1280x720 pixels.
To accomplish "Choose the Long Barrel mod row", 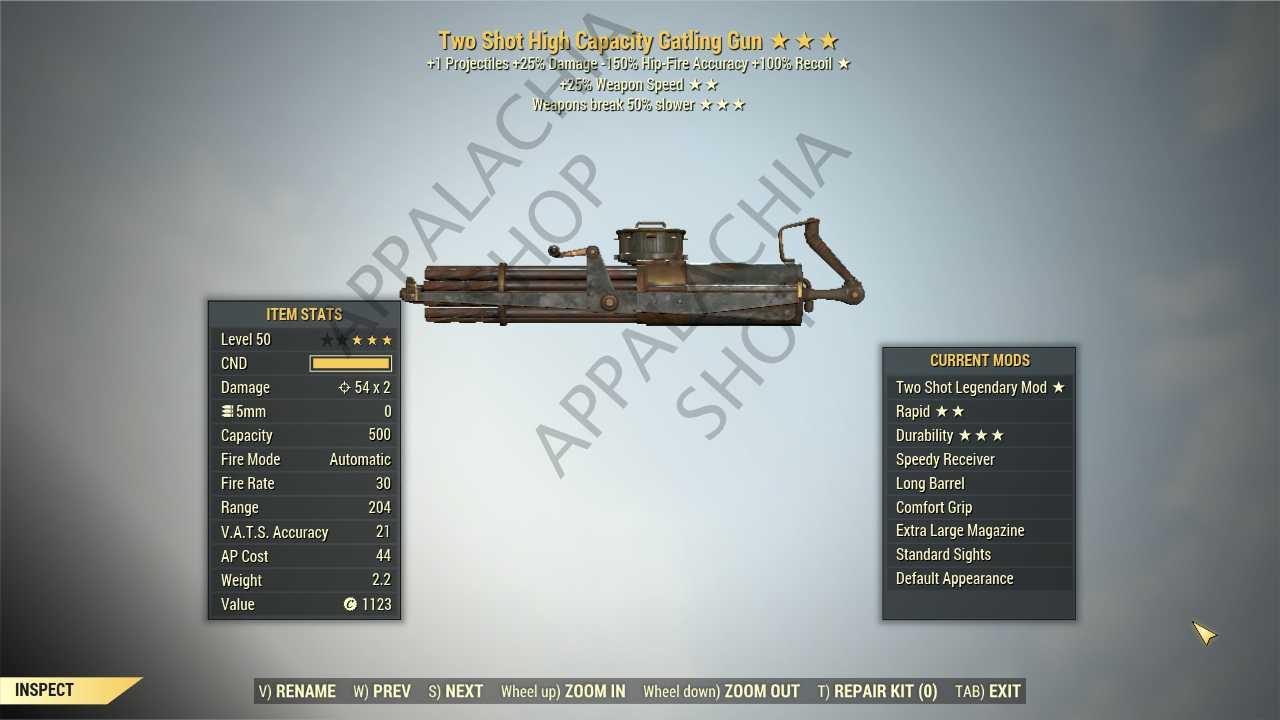I will point(979,484).
